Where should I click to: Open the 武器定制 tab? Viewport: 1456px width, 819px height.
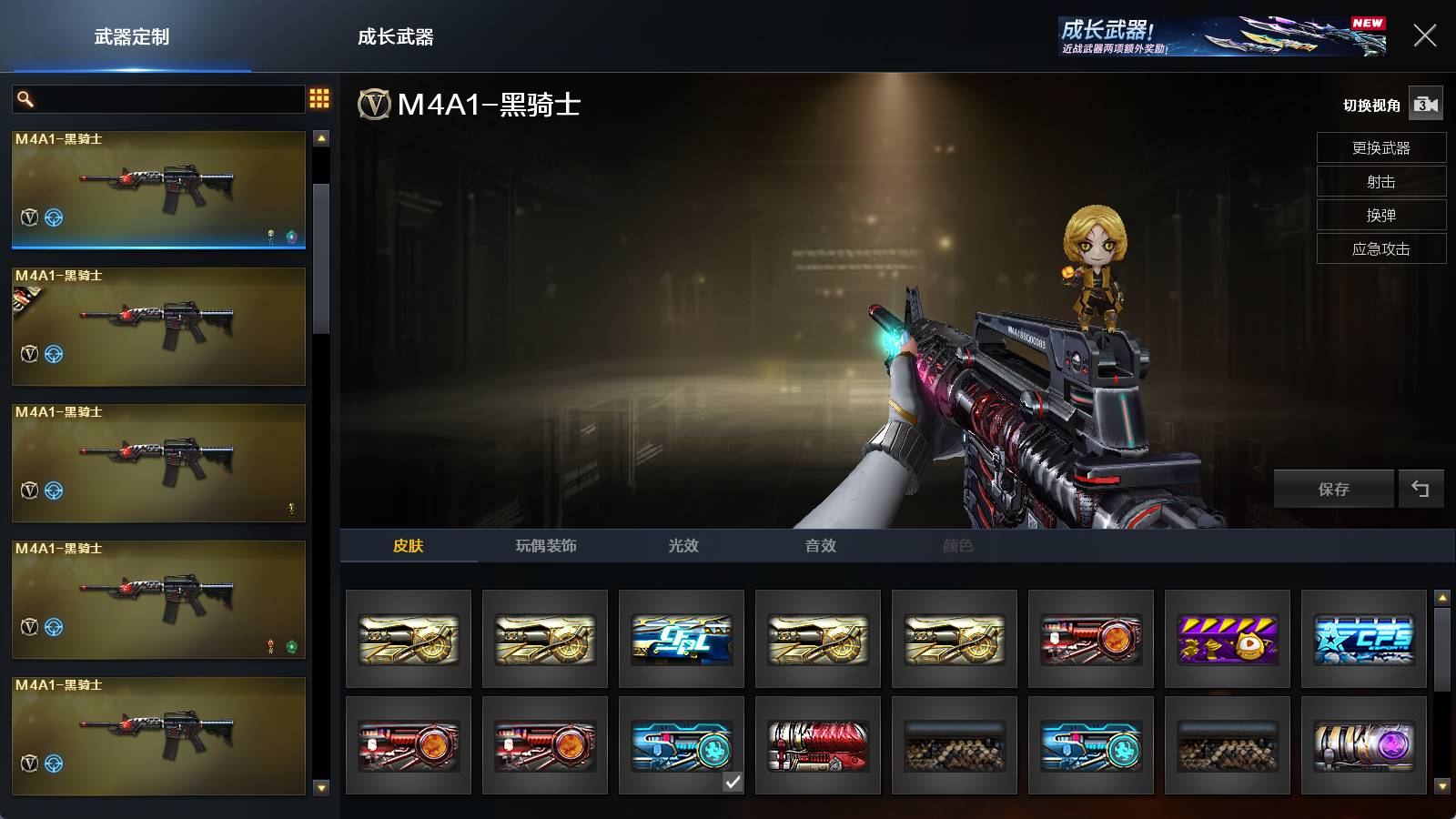pyautogui.click(x=132, y=37)
